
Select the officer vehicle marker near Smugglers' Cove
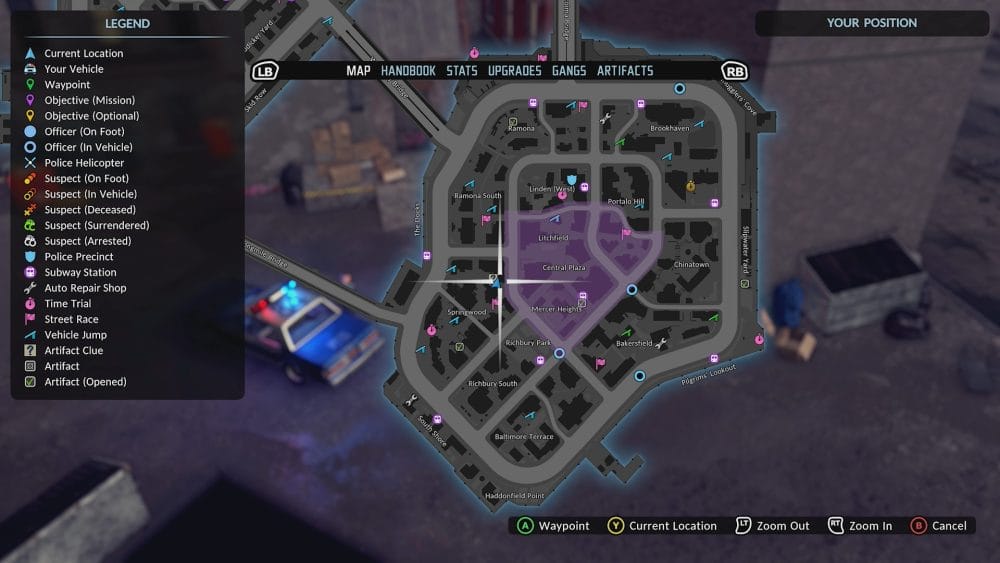click(x=680, y=89)
